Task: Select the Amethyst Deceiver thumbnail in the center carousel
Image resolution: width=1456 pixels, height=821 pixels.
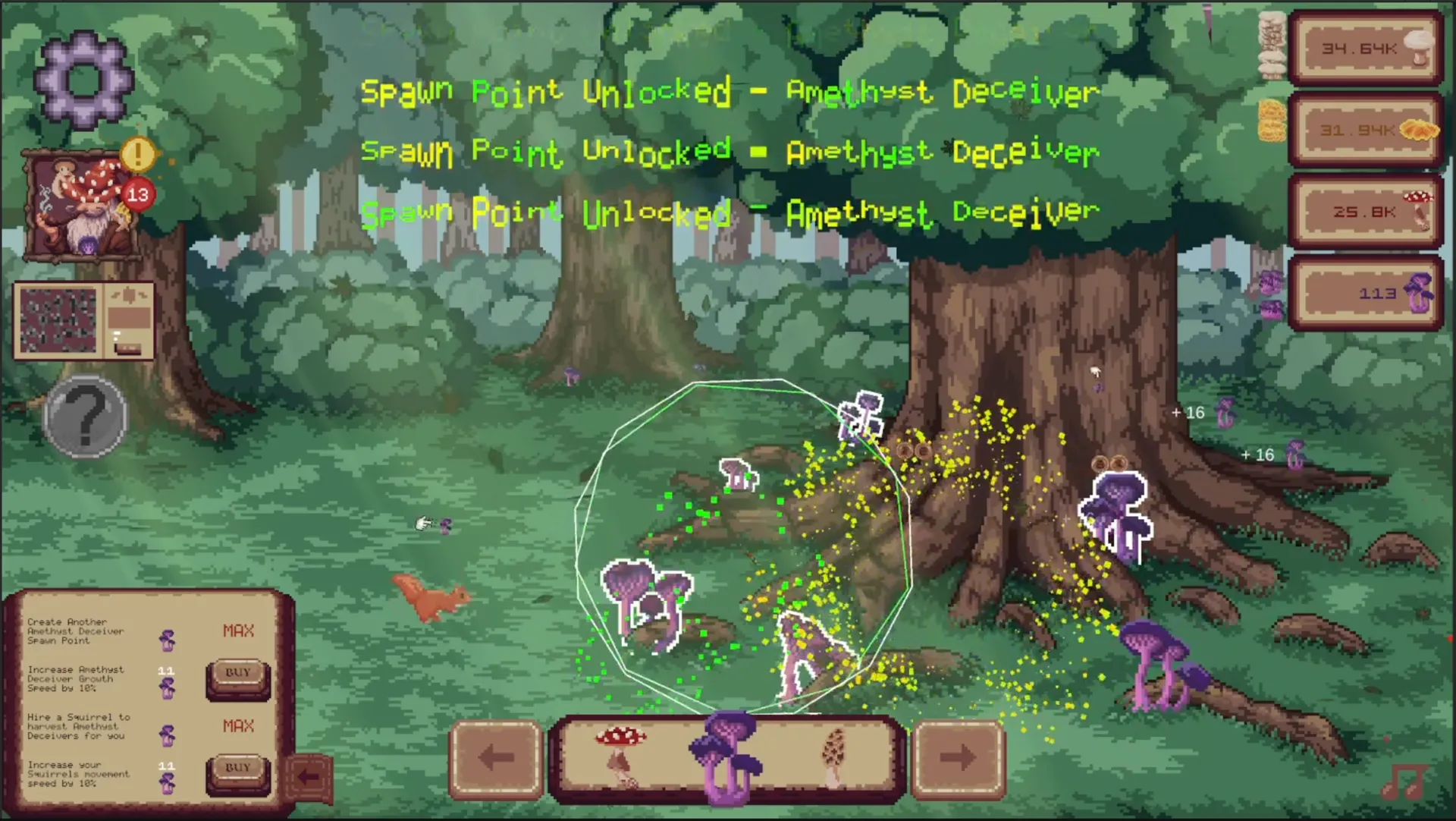Action: (x=726, y=755)
